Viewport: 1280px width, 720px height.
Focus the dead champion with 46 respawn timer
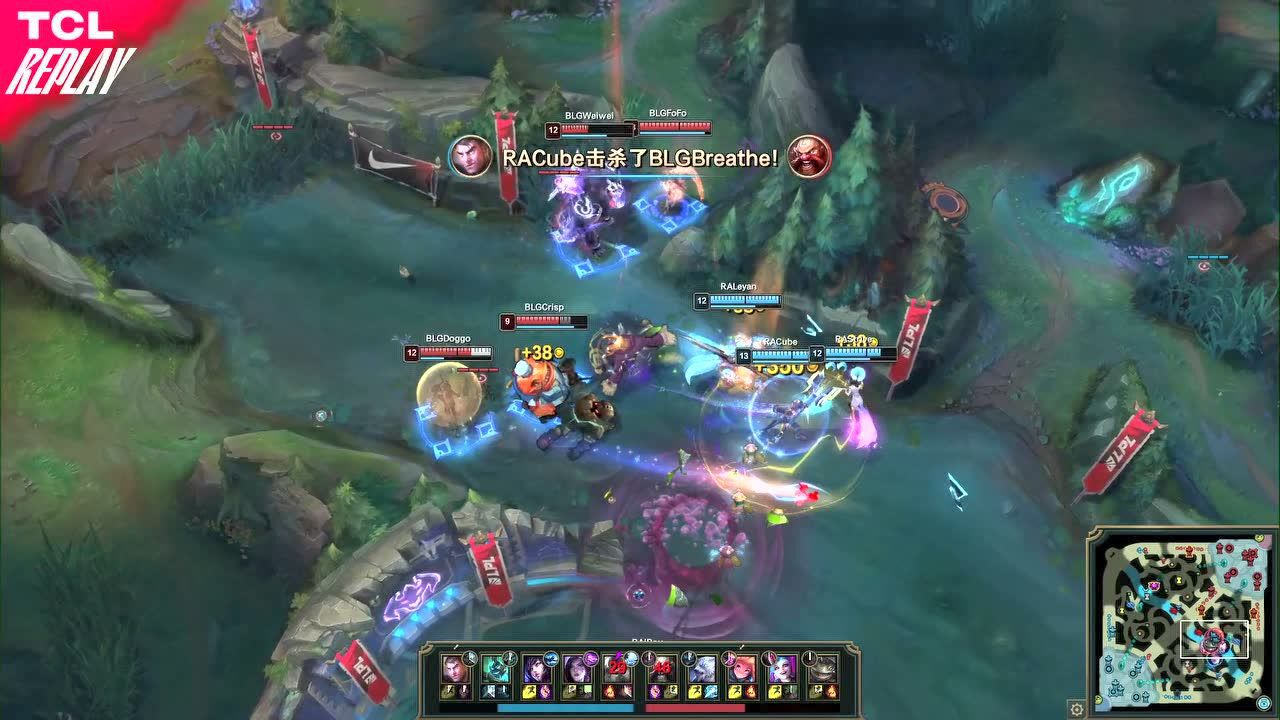point(661,669)
